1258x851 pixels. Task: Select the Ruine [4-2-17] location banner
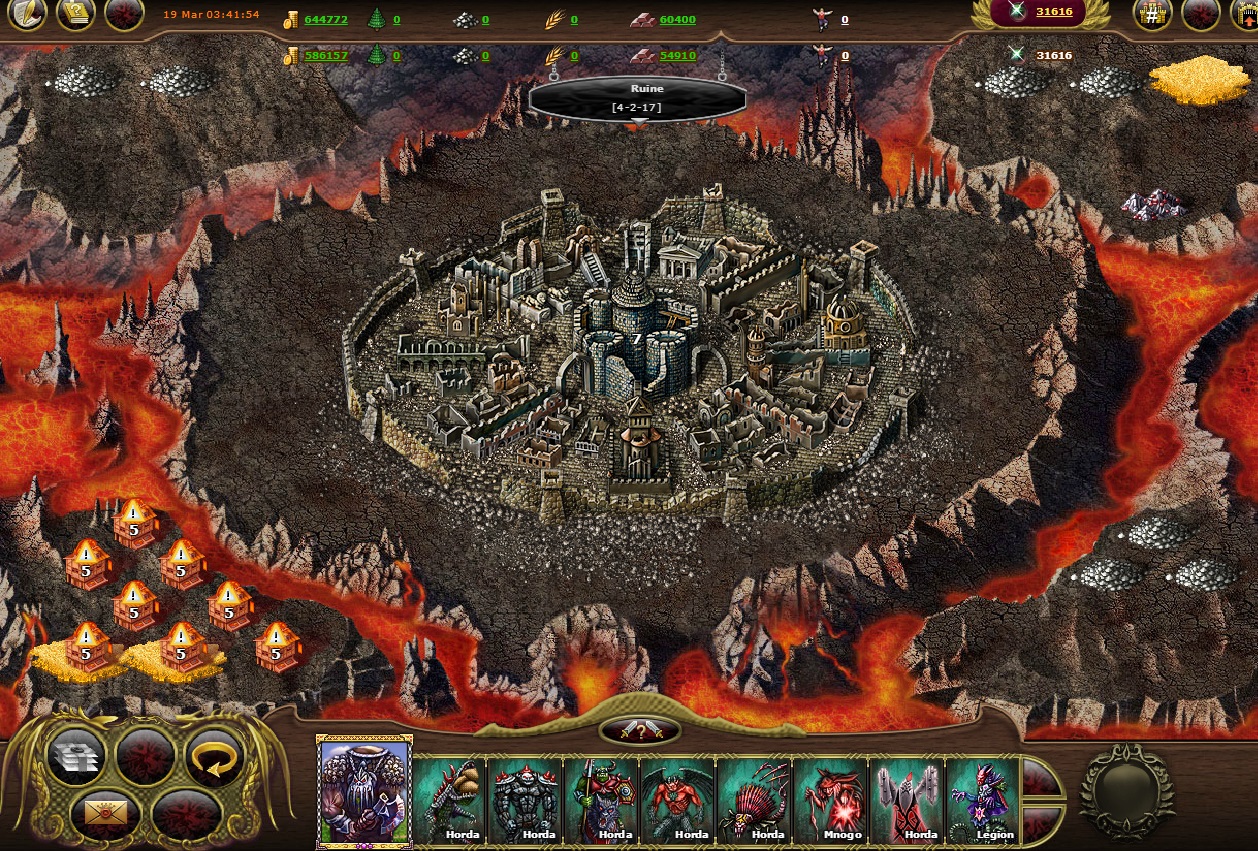[638, 98]
